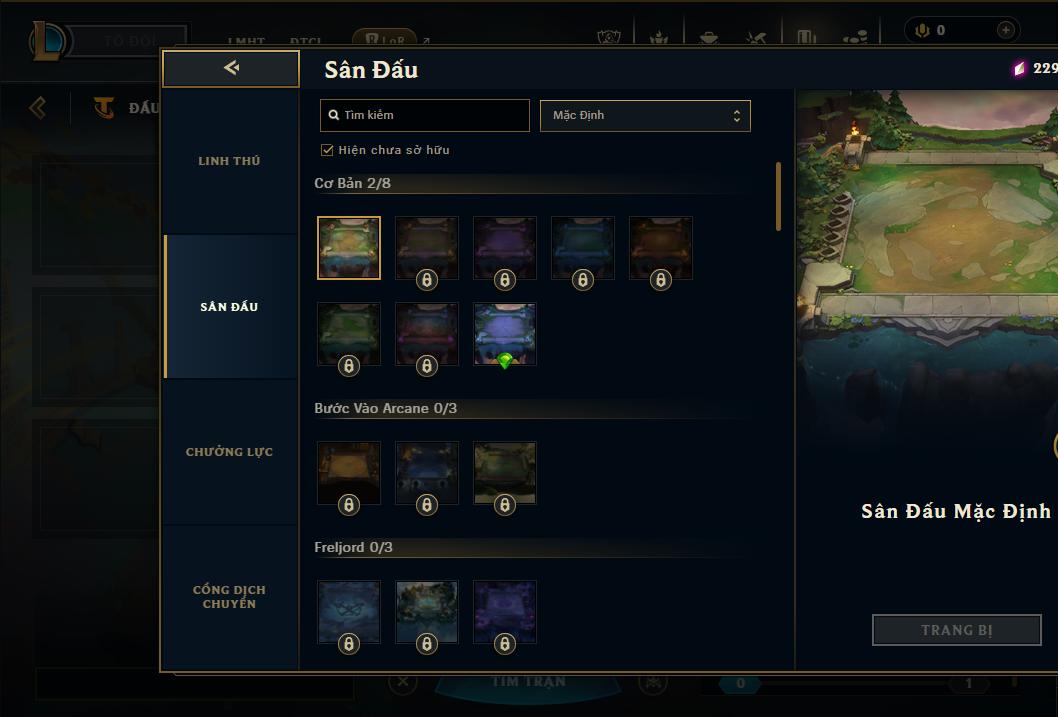Click the Tìm kiếm search field

pos(425,115)
